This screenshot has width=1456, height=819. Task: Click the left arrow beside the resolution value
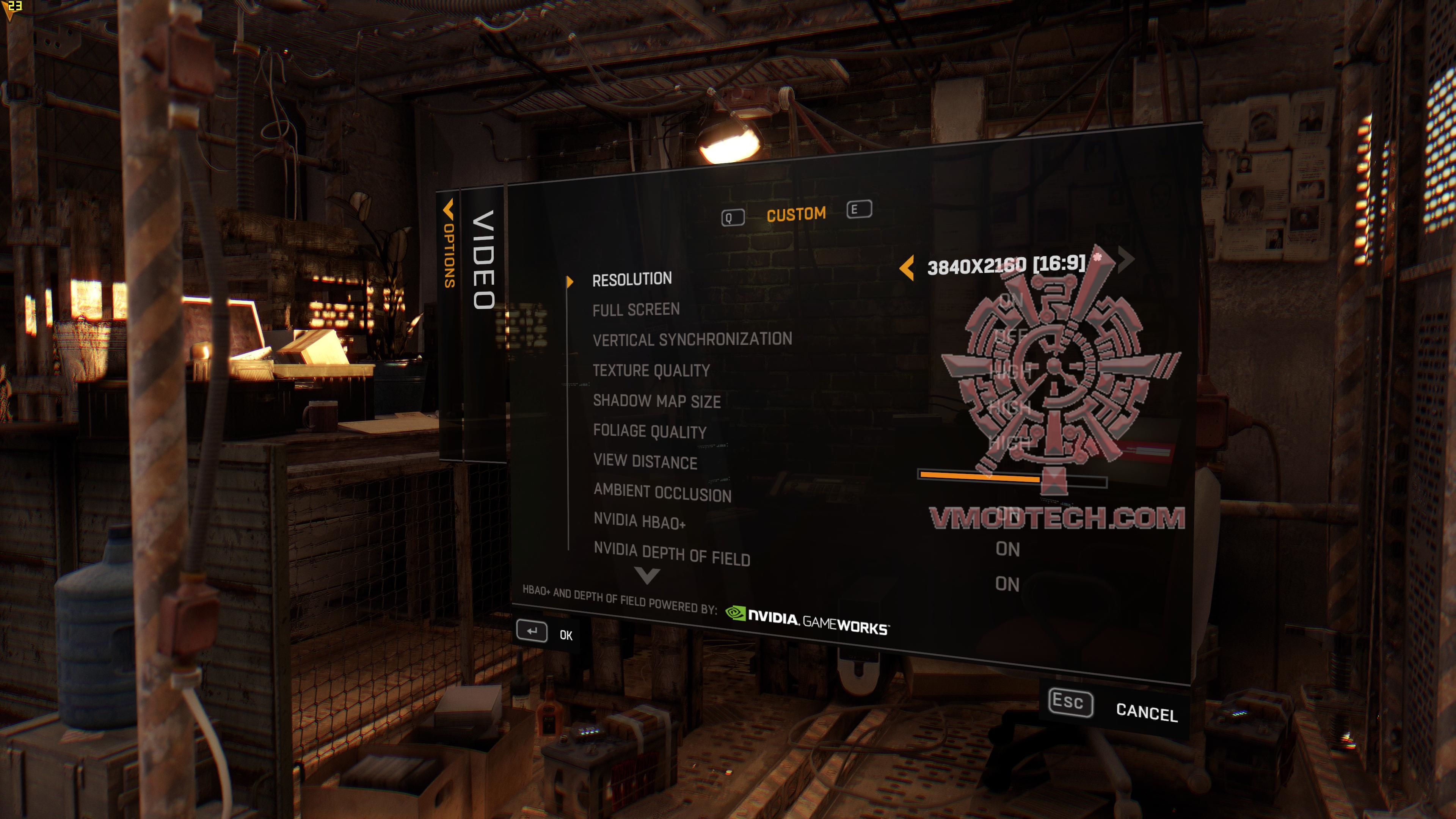coord(907,267)
